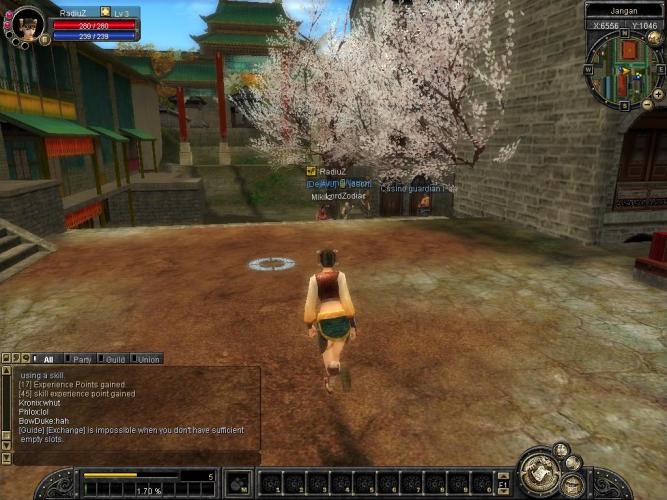Switch to the All chat tab
This screenshot has width=667, height=500.
click(x=47, y=358)
